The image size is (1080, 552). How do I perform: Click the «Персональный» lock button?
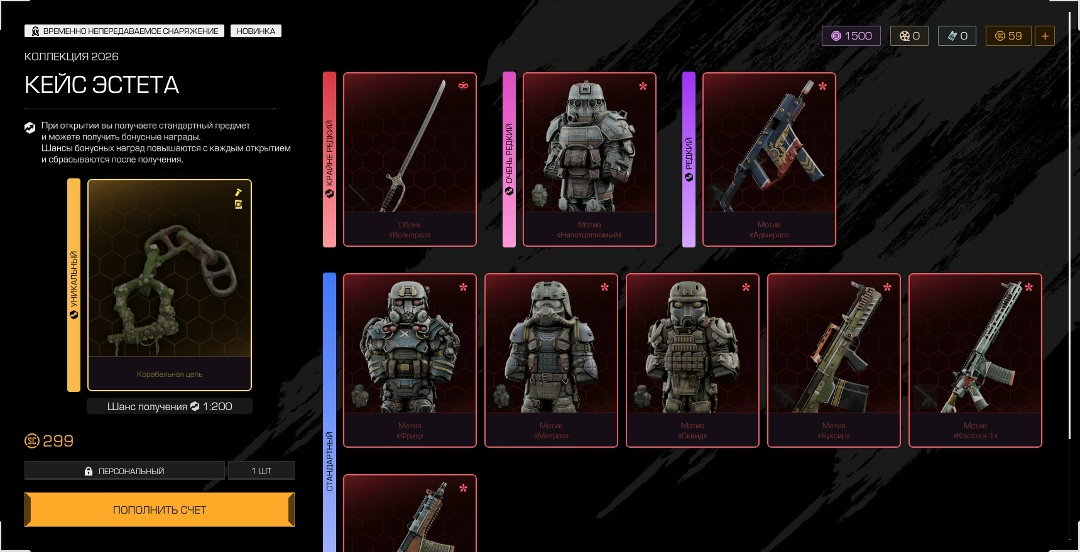click(125, 471)
